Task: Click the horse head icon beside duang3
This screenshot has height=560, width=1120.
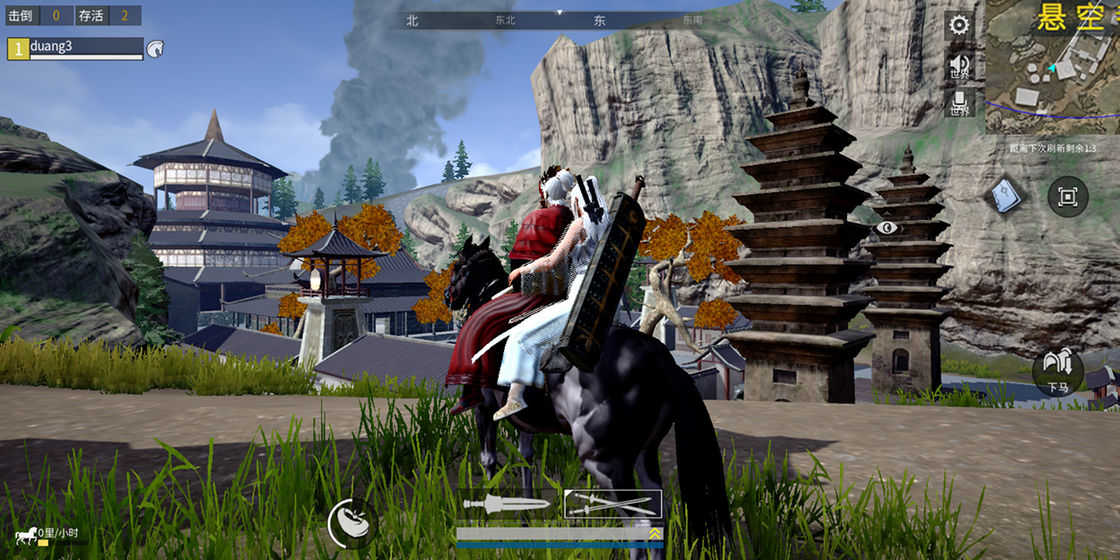Action: 155,48
